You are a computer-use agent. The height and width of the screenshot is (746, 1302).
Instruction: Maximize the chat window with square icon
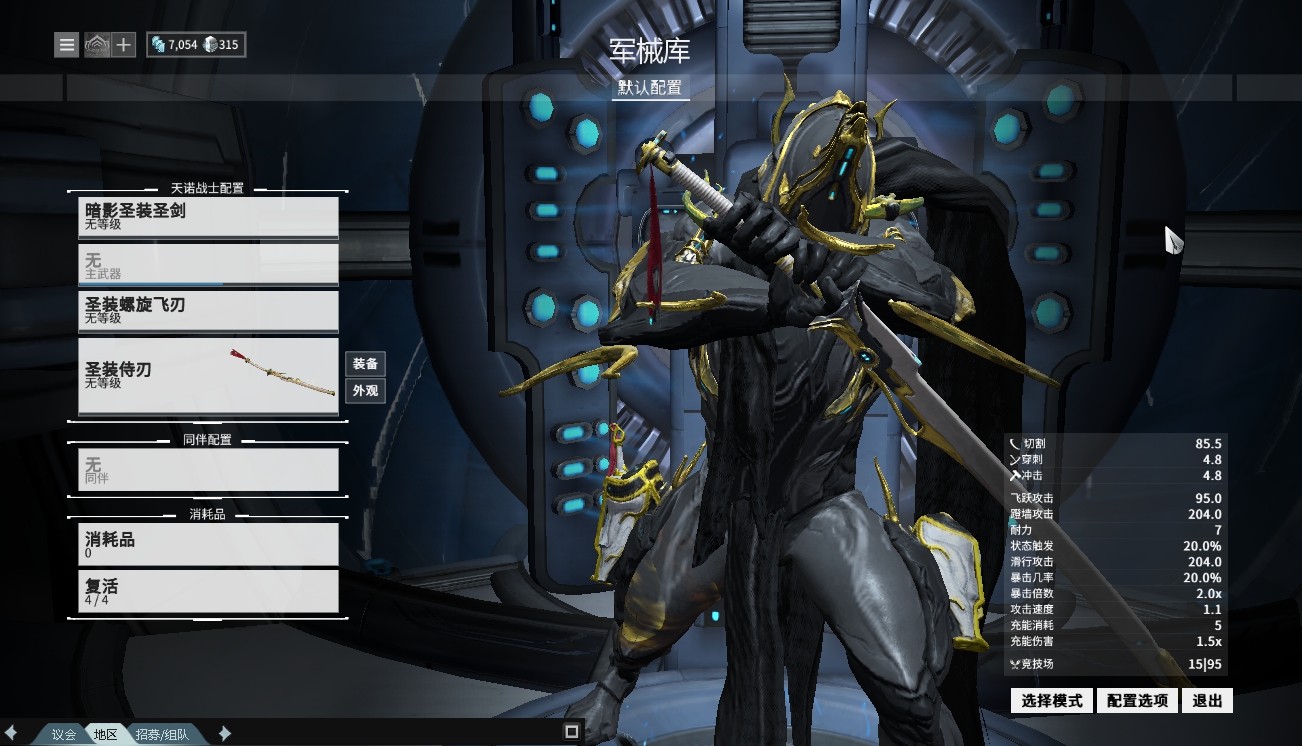[572, 732]
